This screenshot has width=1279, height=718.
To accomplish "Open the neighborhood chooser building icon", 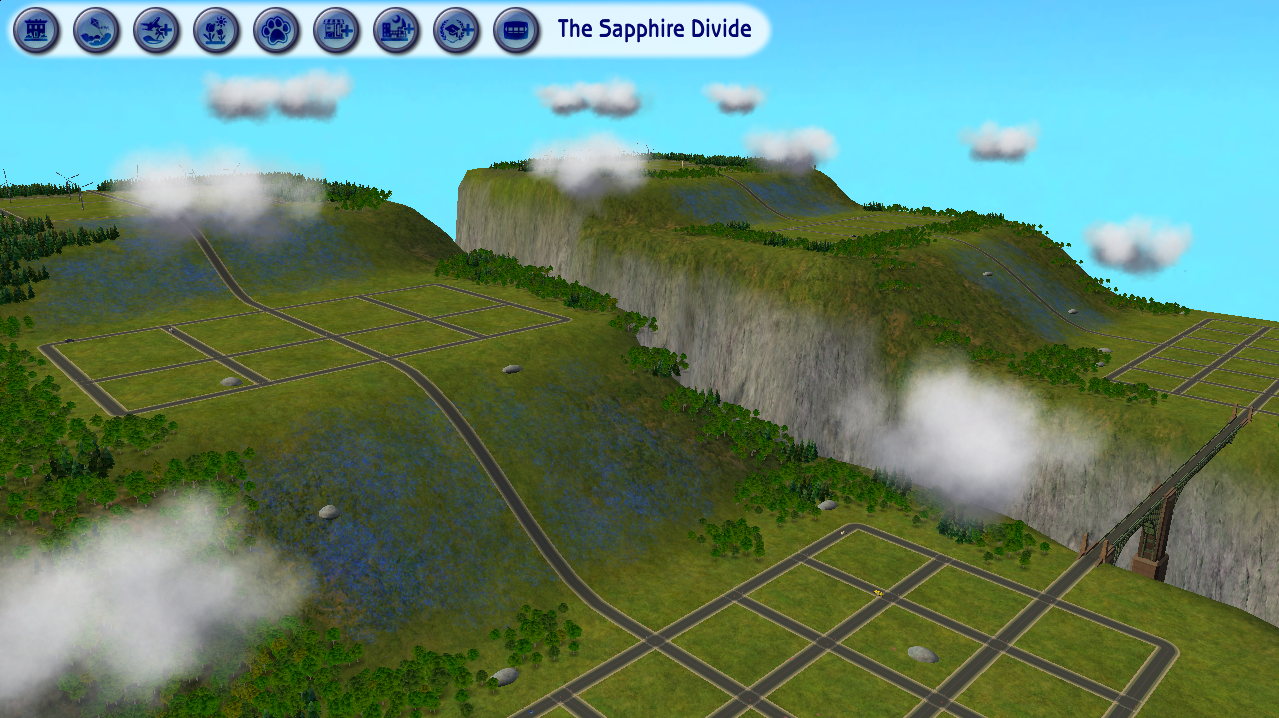I will click(x=36, y=30).
